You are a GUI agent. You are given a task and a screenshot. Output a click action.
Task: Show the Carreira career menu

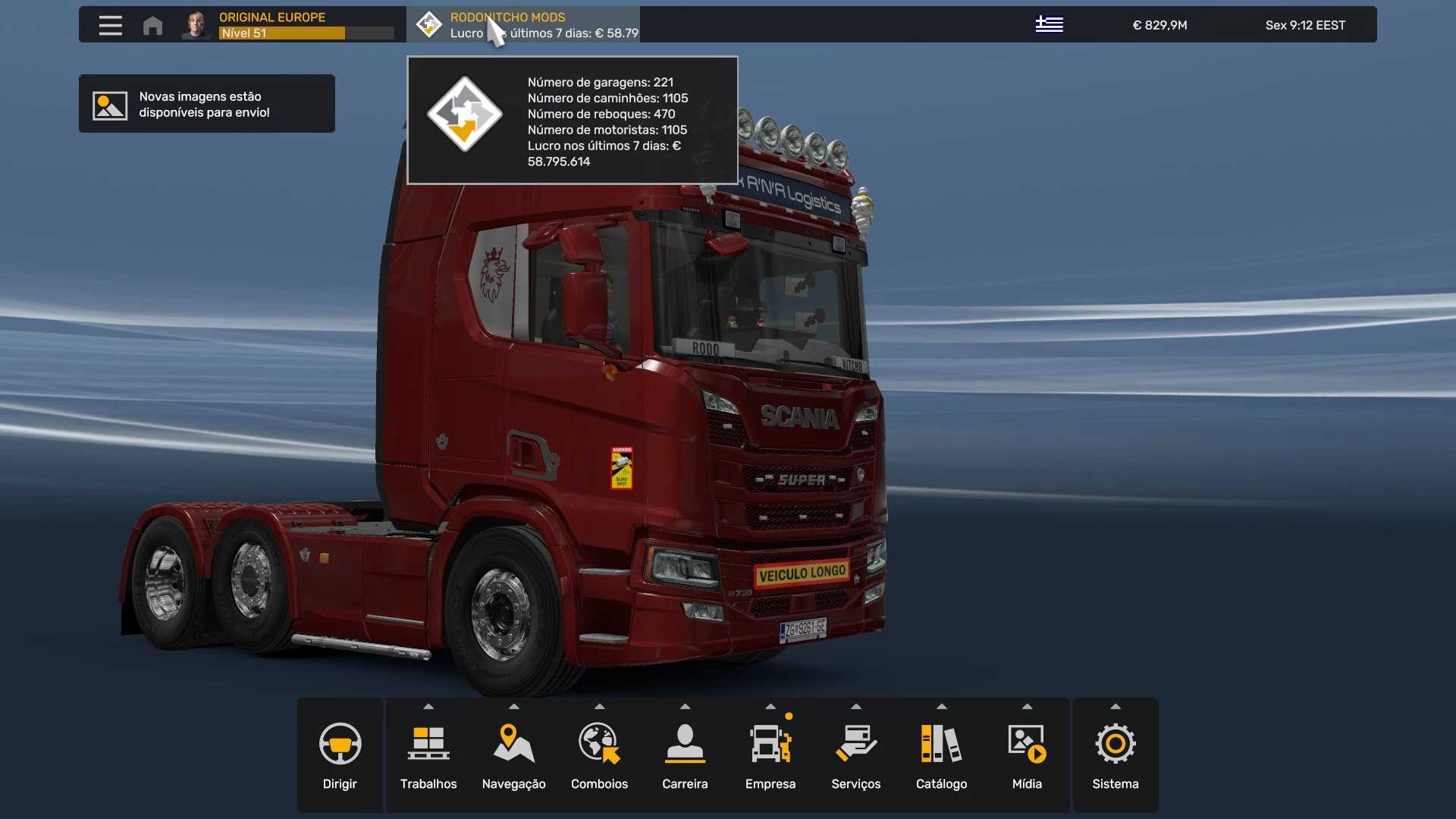[x=685, y=755]
